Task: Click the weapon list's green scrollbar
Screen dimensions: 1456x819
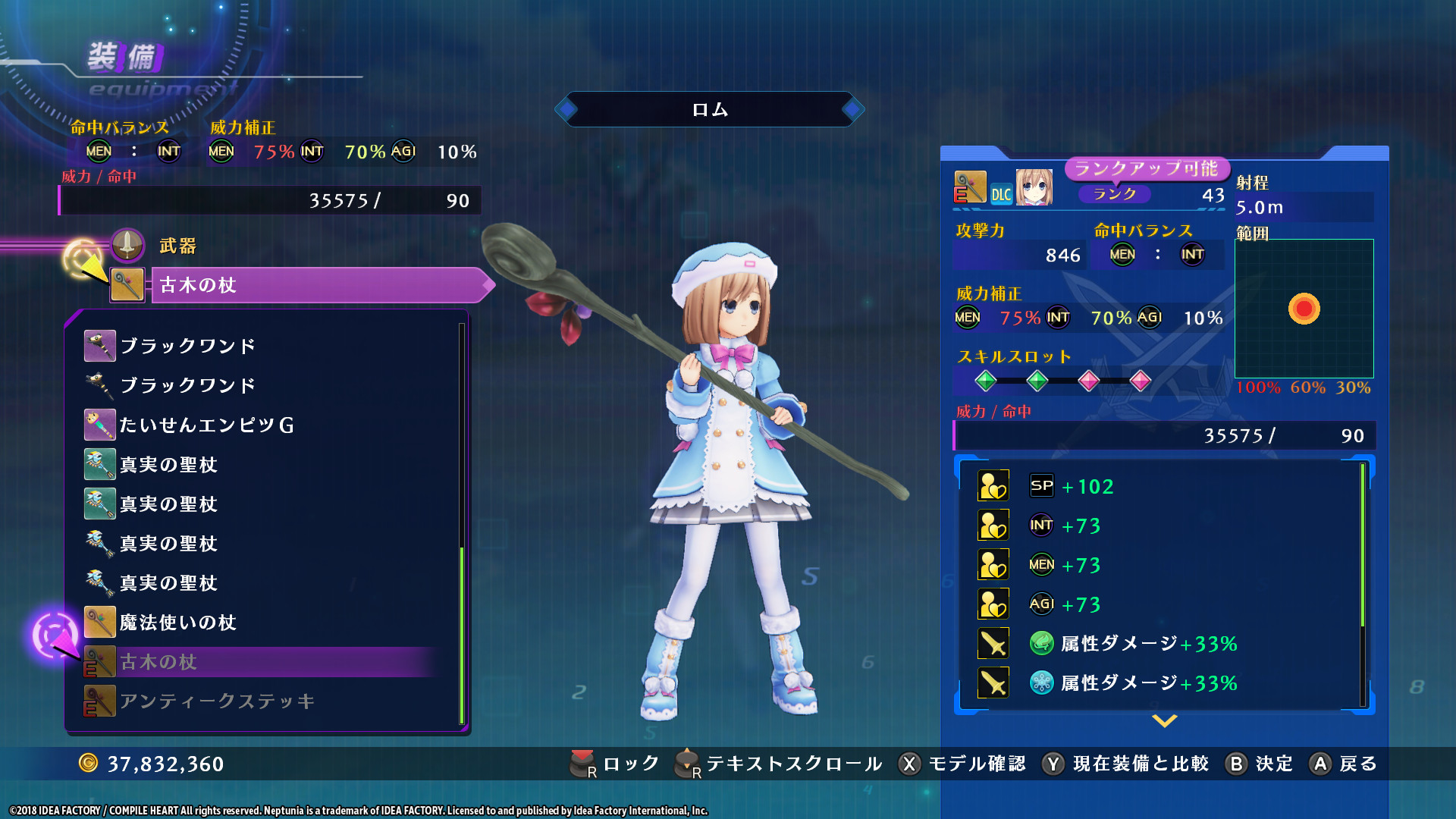Action: 461,633
